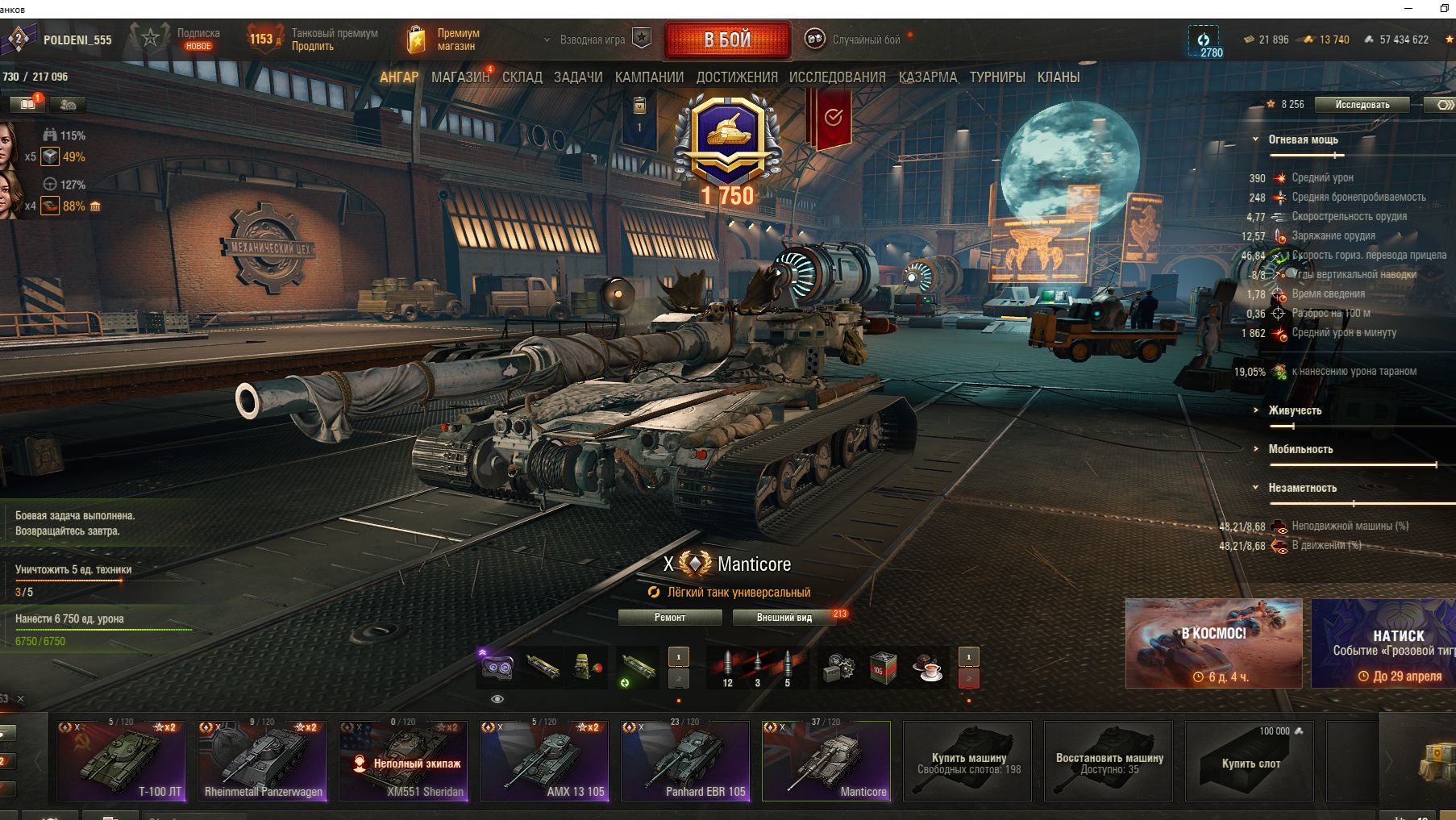
Task: Click the Ремонт button
Action: 670,618
